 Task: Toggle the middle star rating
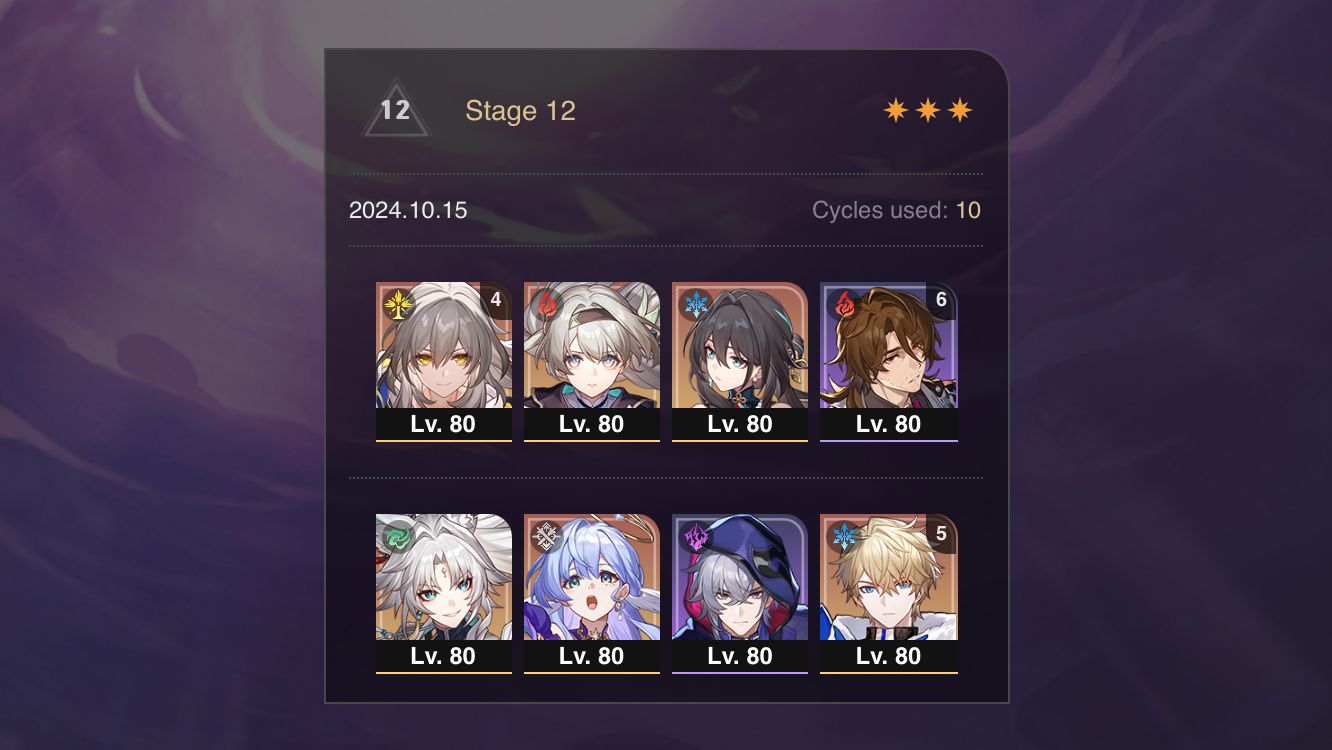pos(929,108)
